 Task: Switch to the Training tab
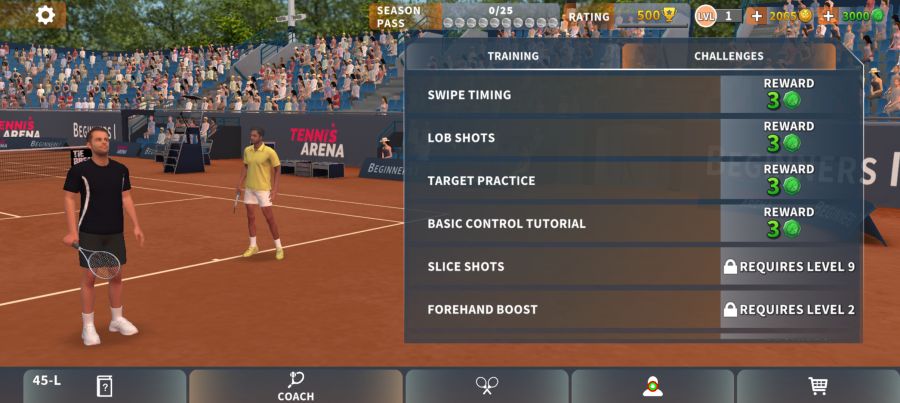(x=513, y=57)
